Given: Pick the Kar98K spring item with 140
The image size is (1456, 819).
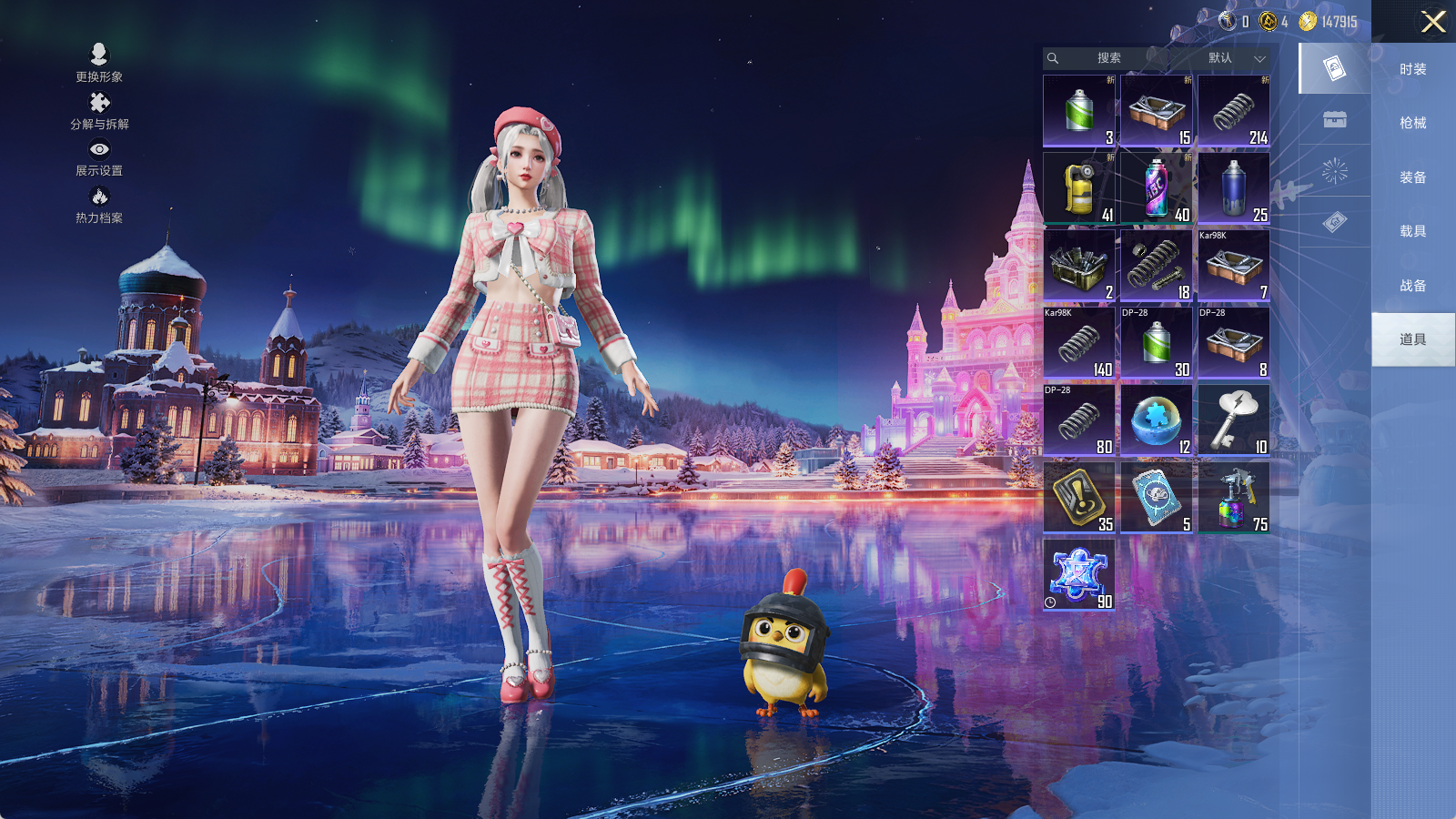Looking at the screenshot, I should click(1079, 343).
